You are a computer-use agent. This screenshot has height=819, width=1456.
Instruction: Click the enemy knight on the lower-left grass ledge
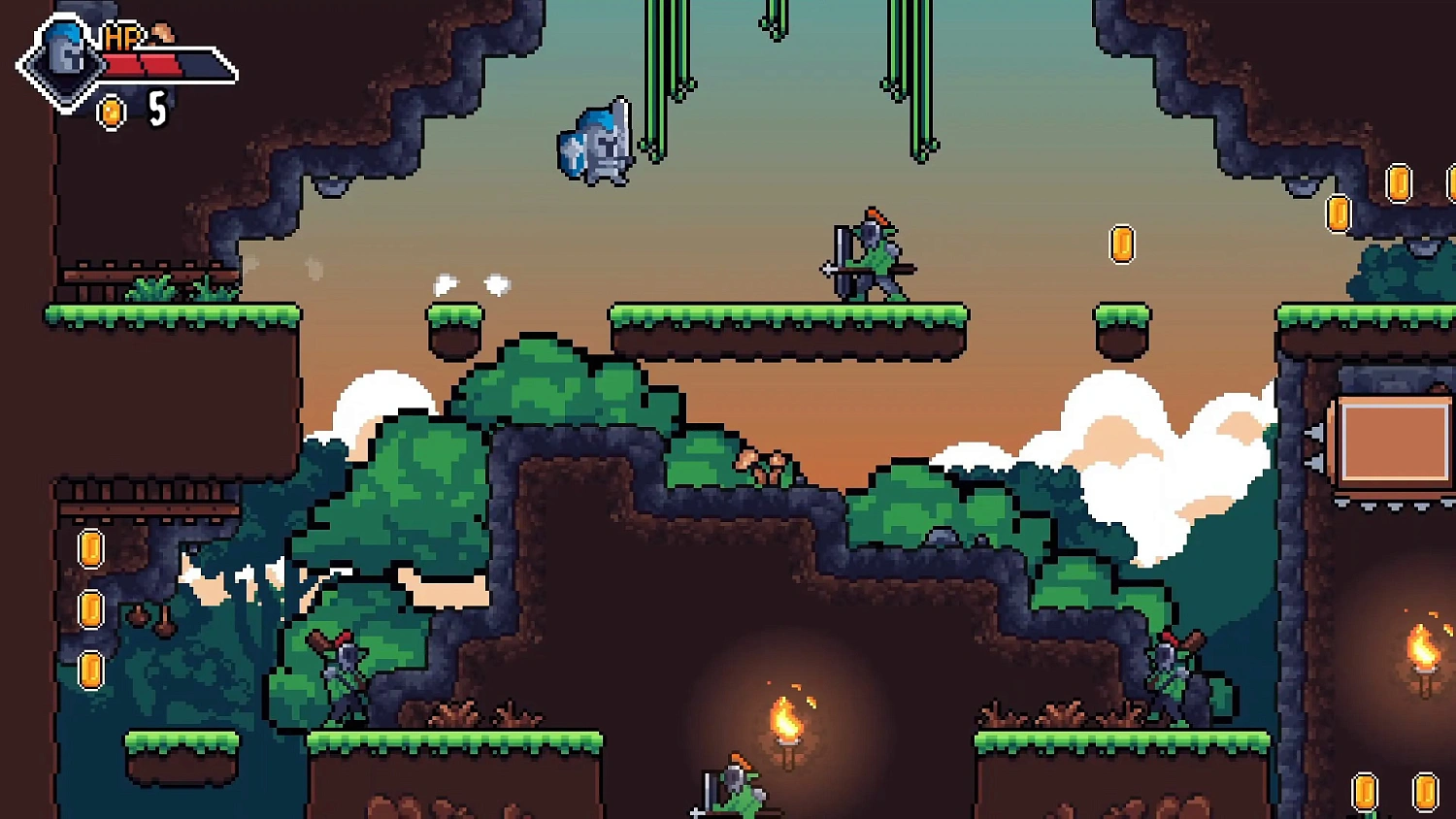(x=342, y=679)
